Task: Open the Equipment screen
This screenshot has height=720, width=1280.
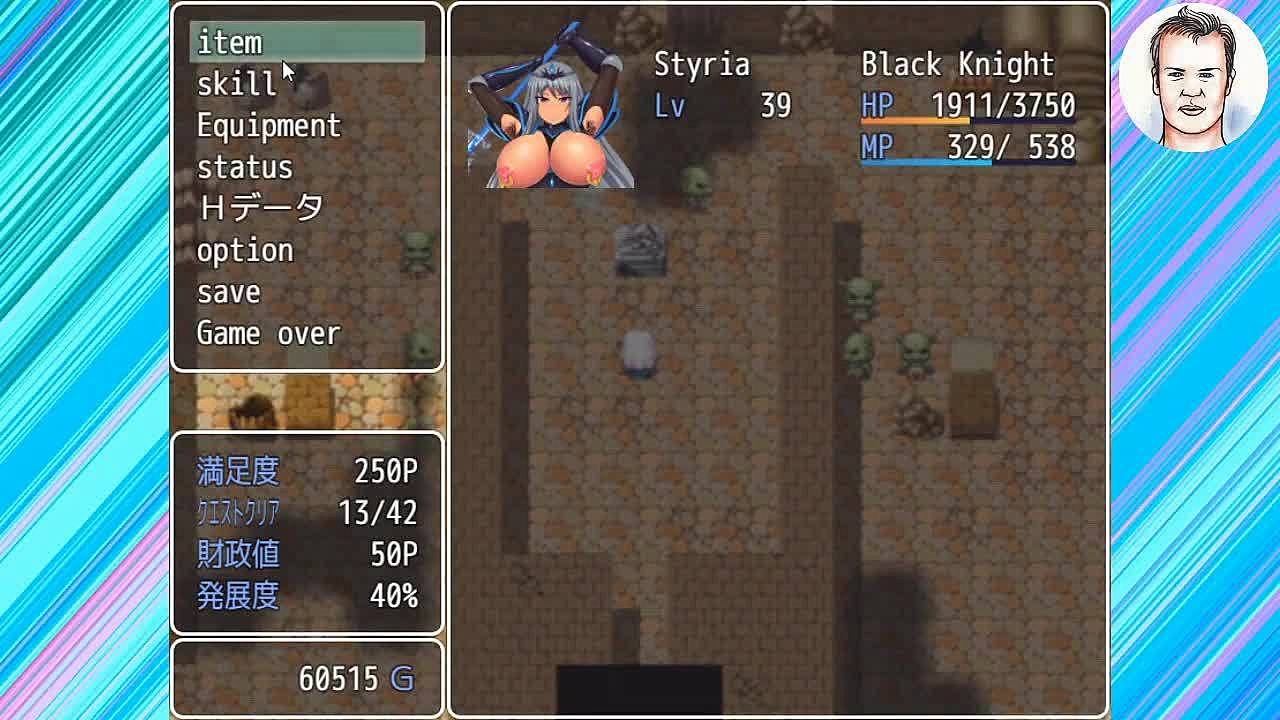Action: point(268,126)
